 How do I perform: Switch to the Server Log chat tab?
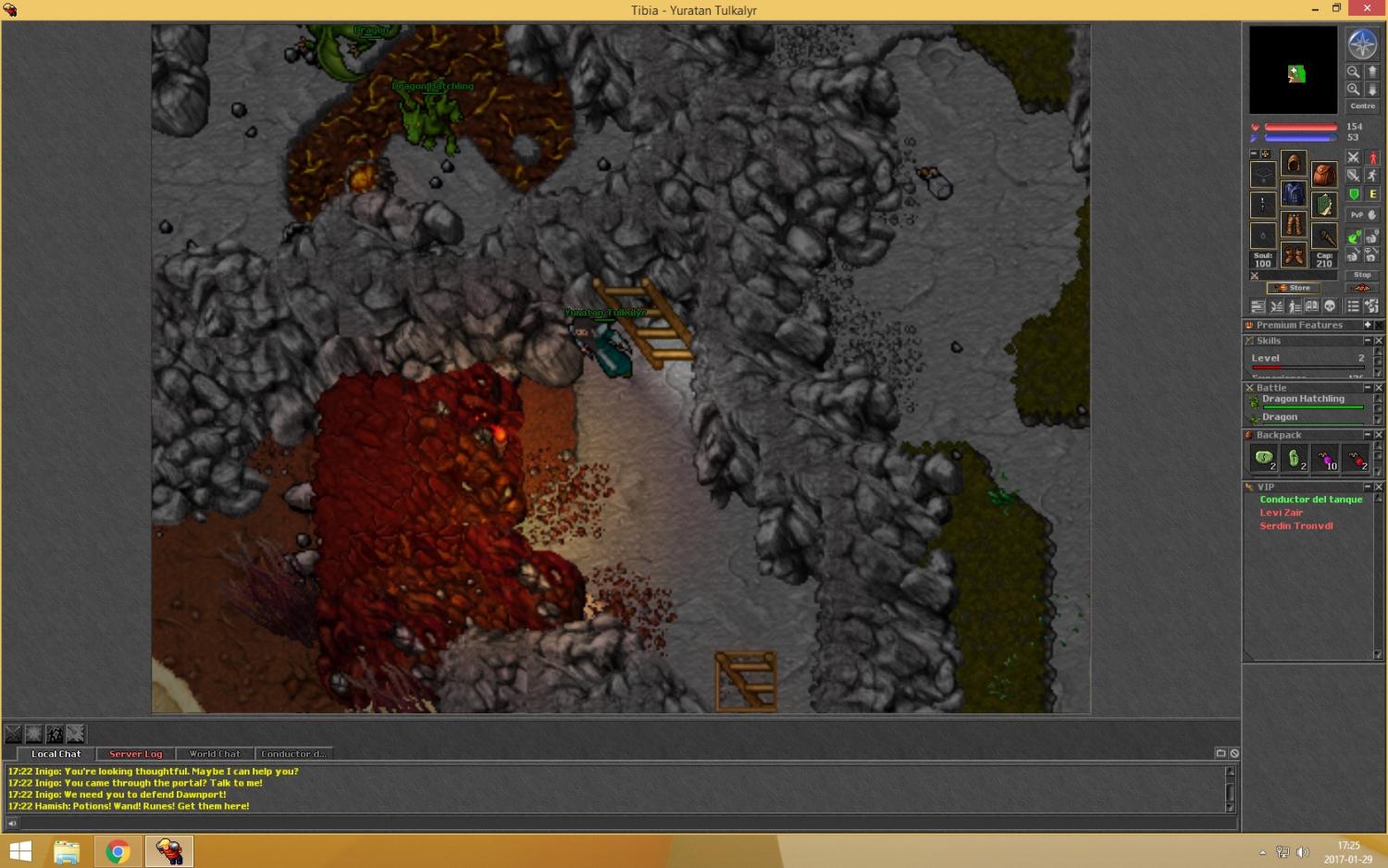[135, 754]
